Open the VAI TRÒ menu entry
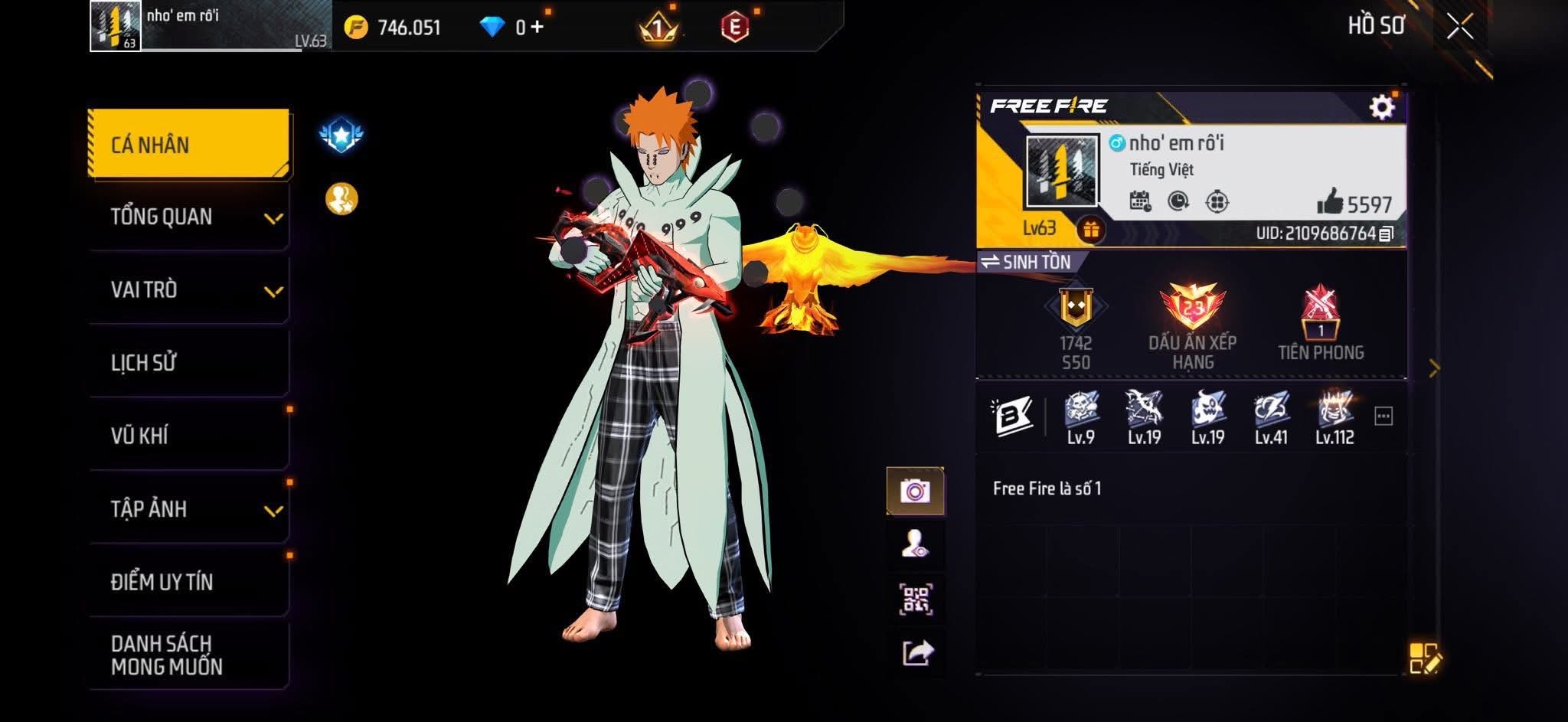The width and height of the screenshot is (1568, 722). [x=188, y=290]
